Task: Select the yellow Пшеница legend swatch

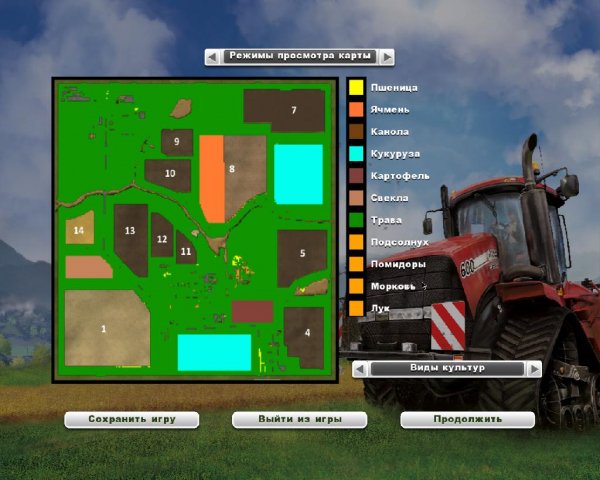Action: (x=355, y=88)
